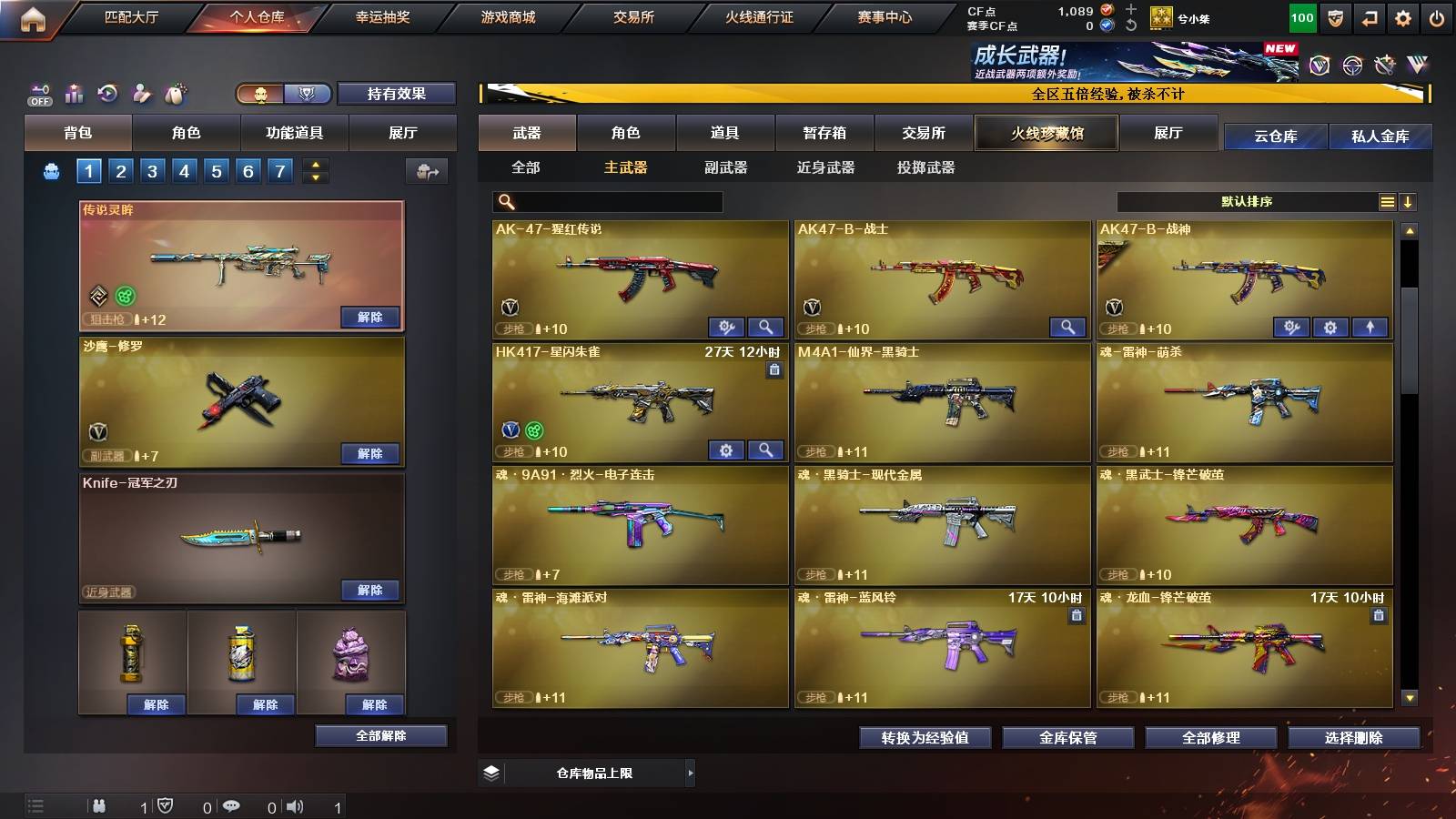
Task: Toggle the OFF key switch in warehouse toolbar
Action: click(x=38, y=93)
